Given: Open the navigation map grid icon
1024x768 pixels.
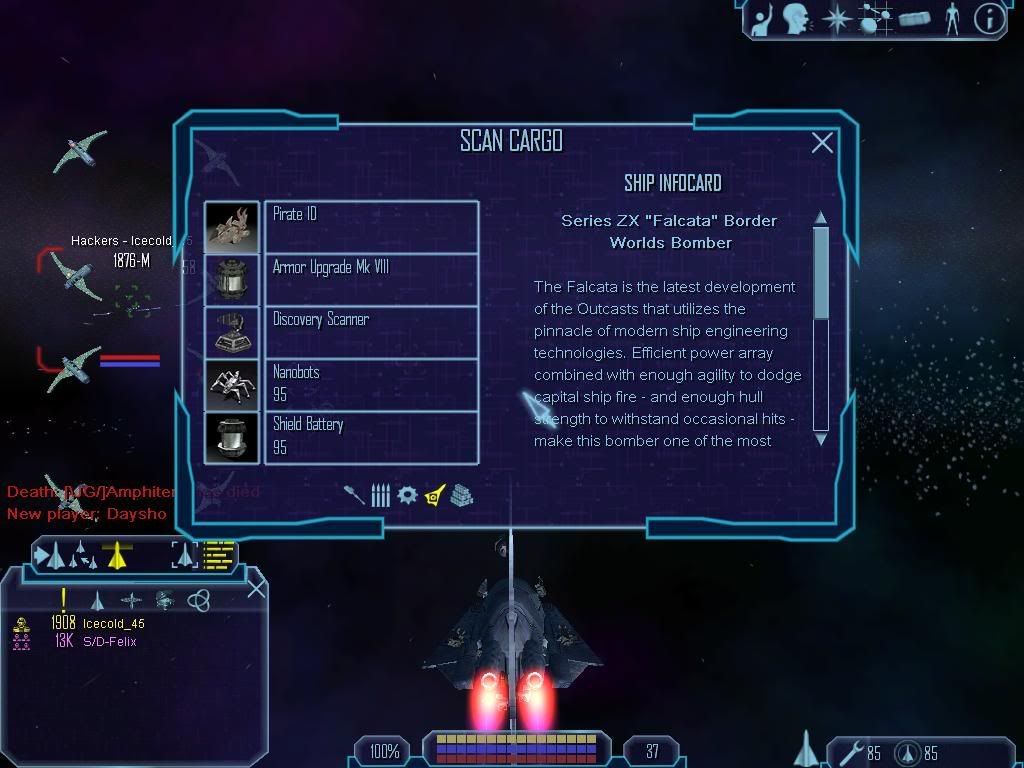Looking at the screenshot, I should pyautogui.click(x=876, y=18).
